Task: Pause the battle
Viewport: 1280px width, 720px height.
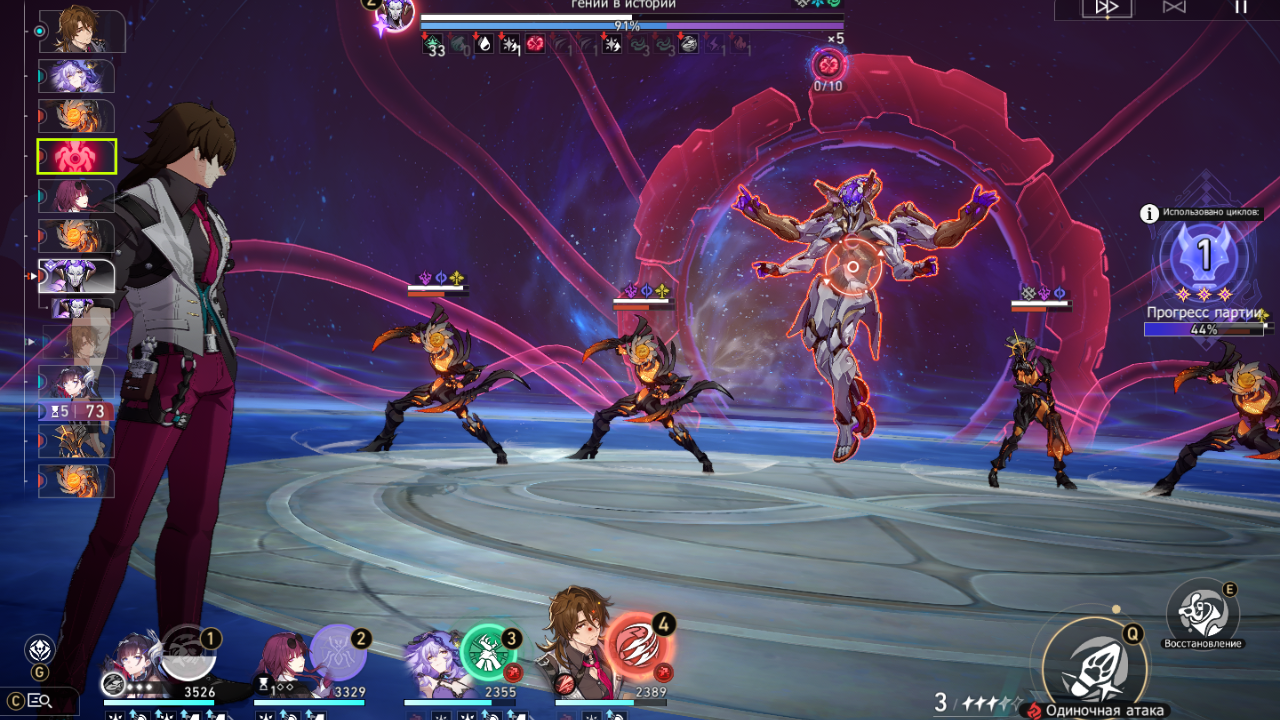Action: tap(1241, 7)
